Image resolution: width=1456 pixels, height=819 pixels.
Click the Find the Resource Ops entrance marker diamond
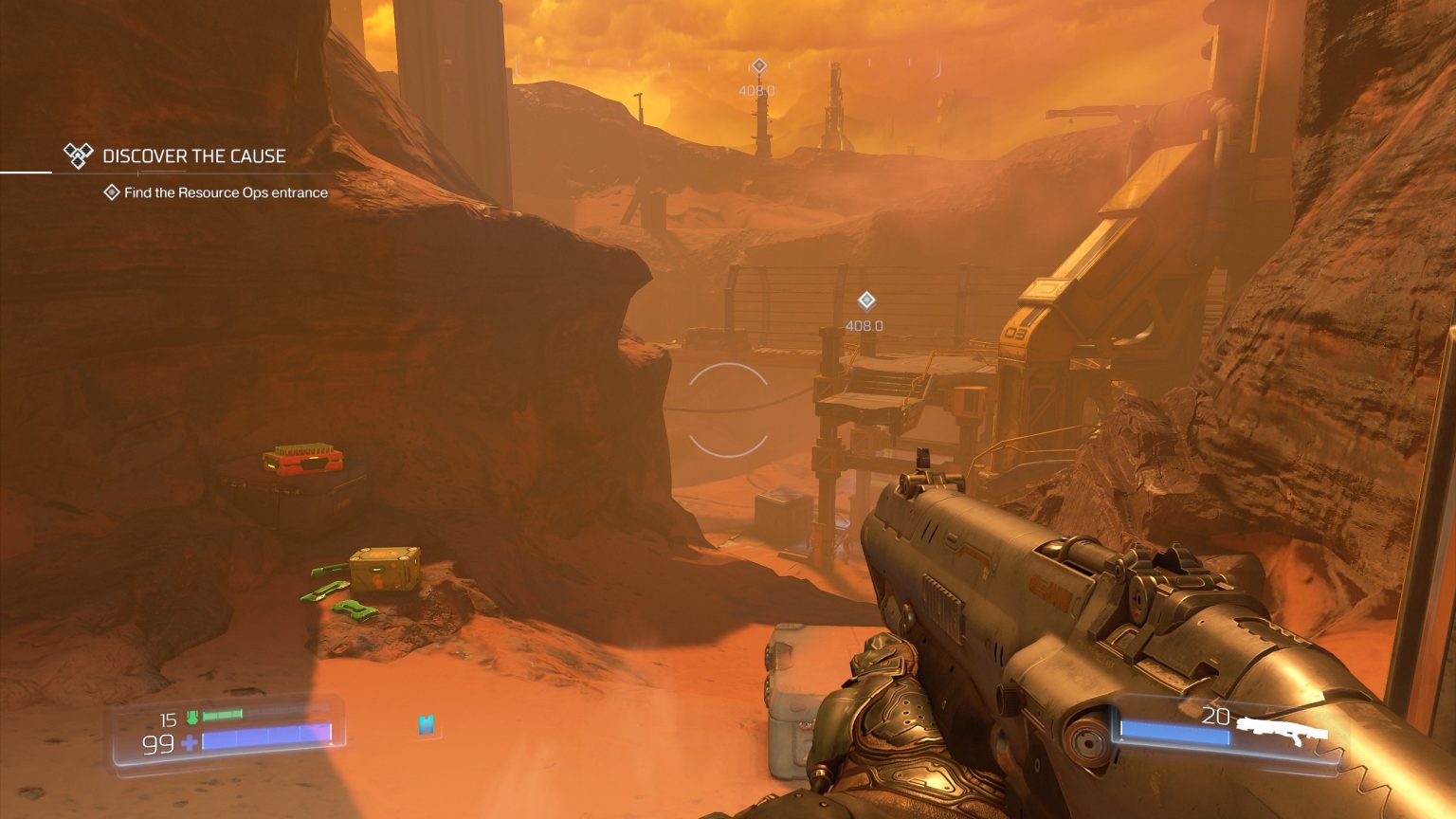coord(110,192)
